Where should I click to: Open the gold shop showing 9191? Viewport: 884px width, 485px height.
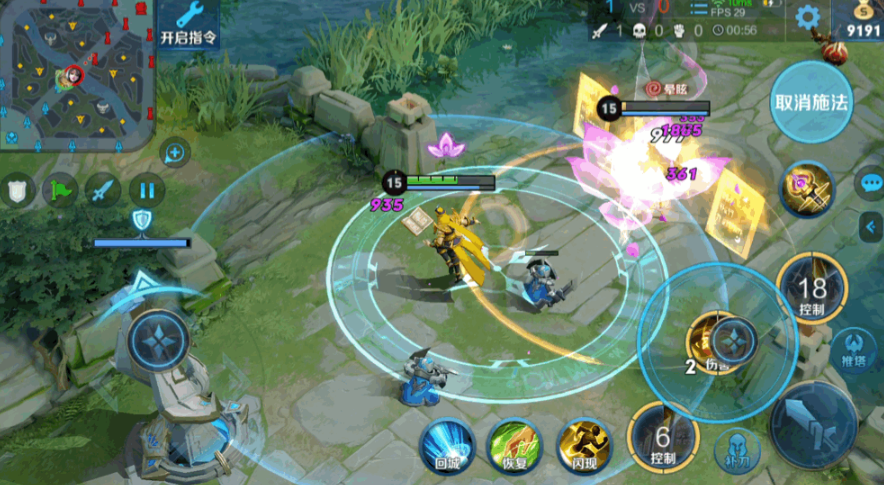[856, 20]
